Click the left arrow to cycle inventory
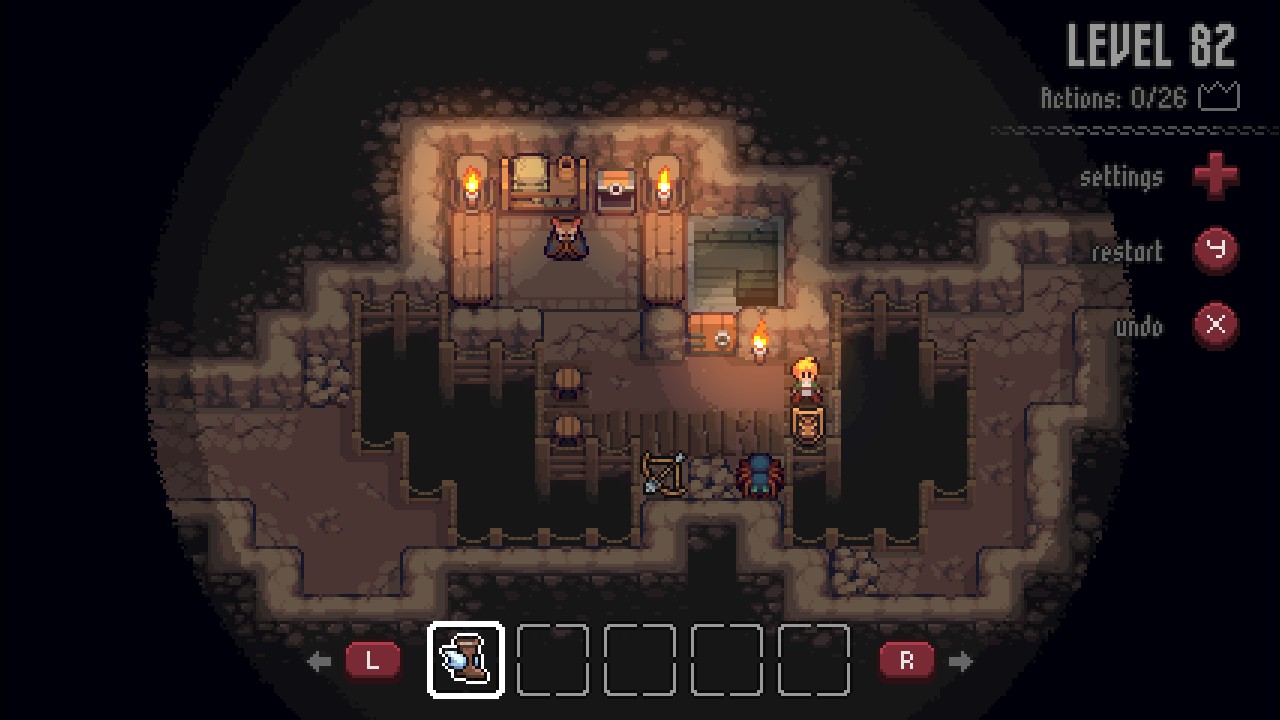 coord(320,660)
